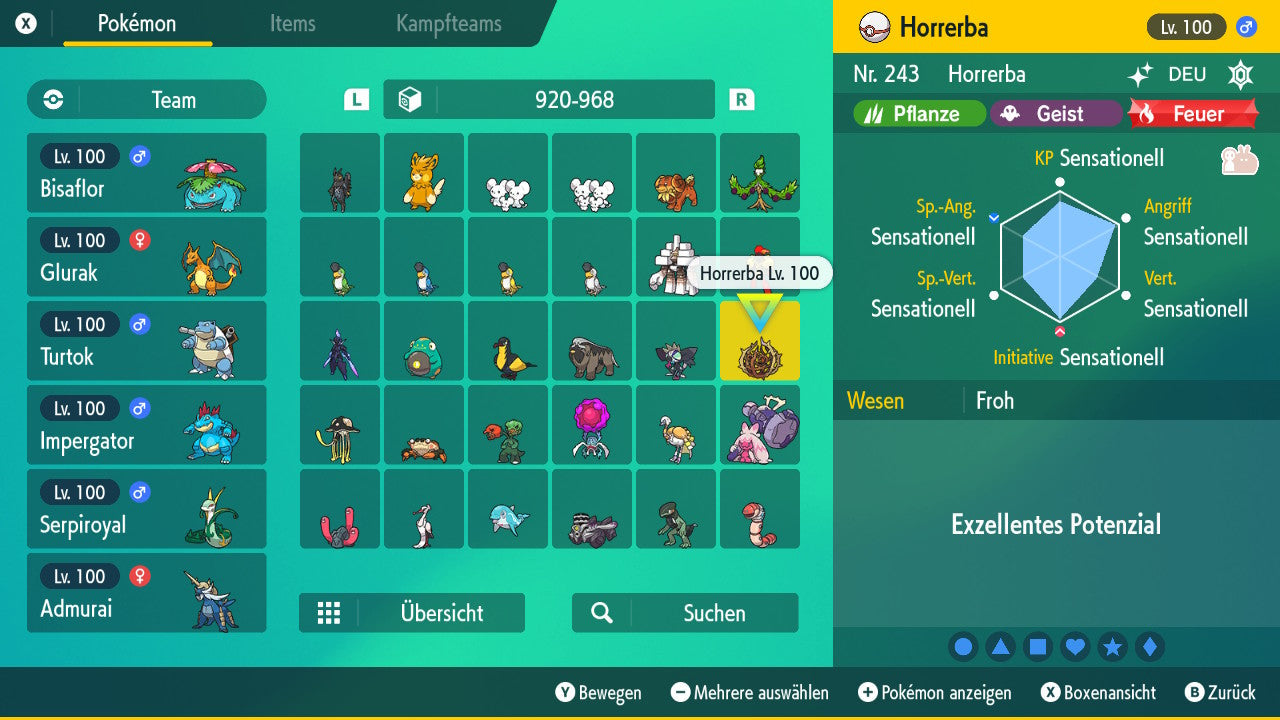Click the badge emblem icon right of DEU
The height and width of the screenshot is (720, 1280).
click(x=1240, y=74)
